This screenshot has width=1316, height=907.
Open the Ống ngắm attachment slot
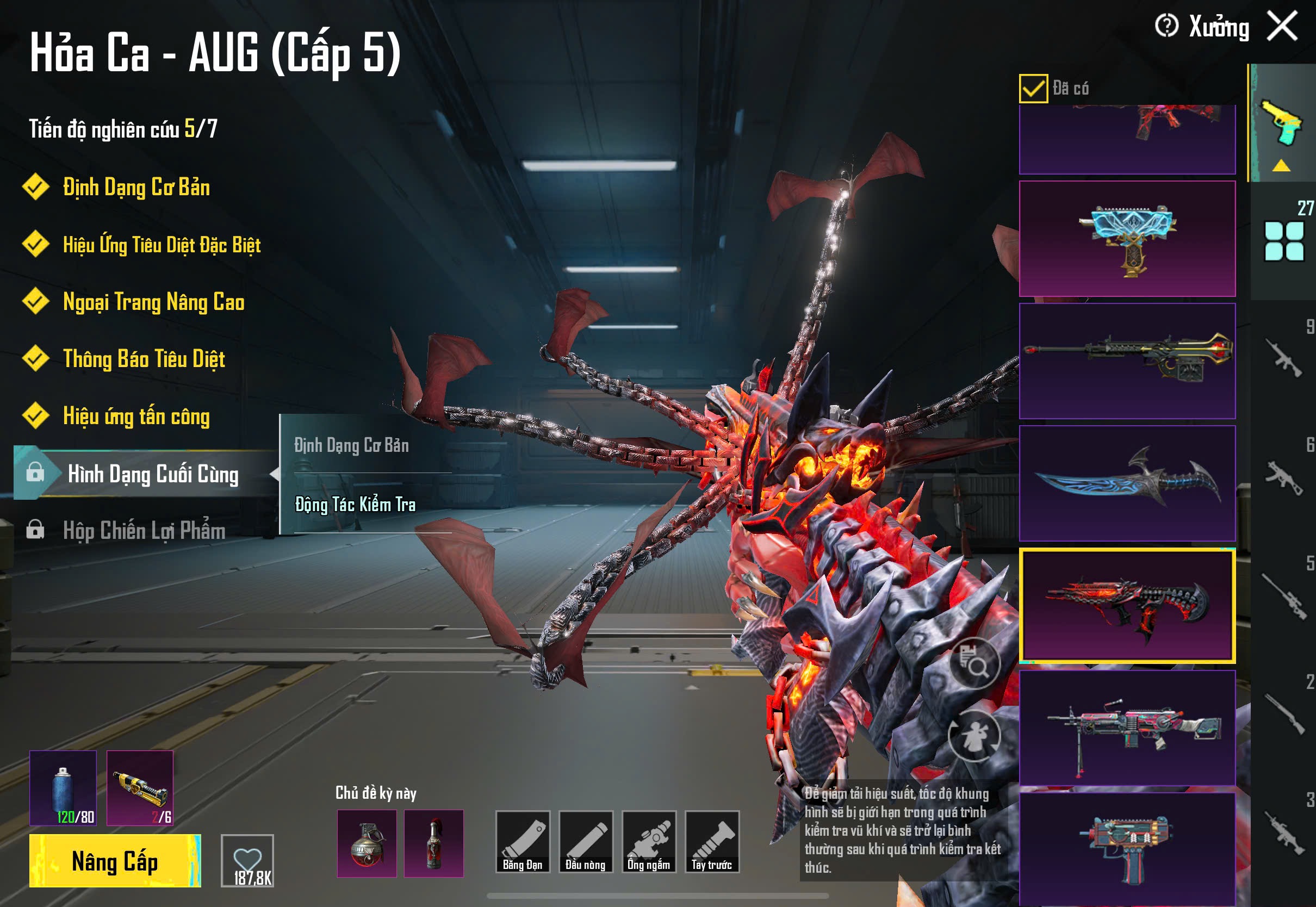click(649, 842)
